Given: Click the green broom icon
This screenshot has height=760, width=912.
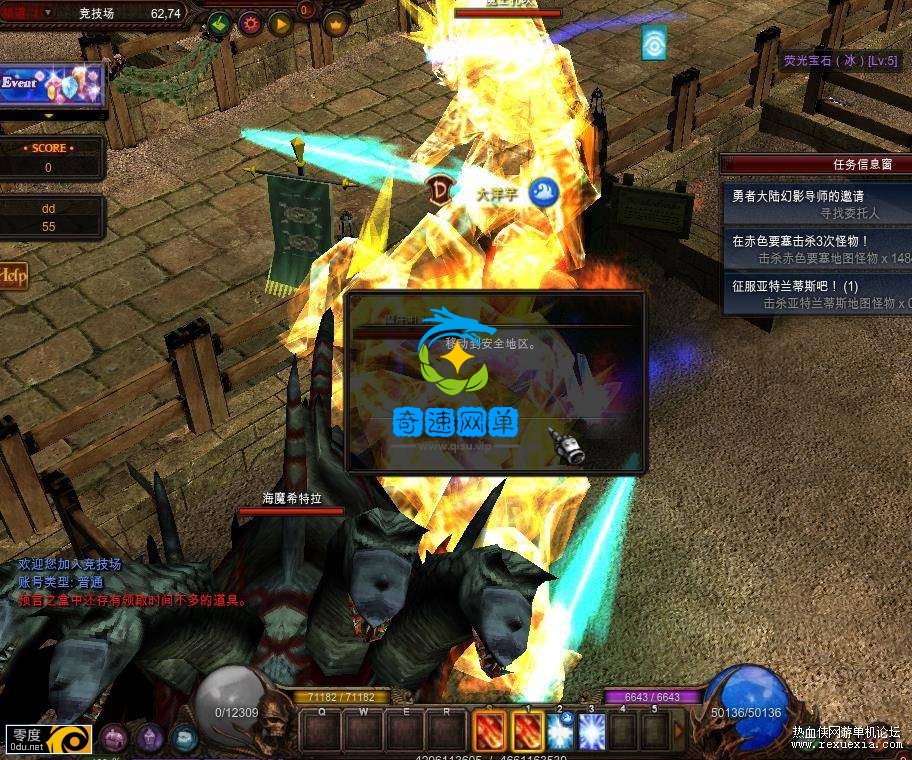Looking at the screenshot, I should pos(219,22).
